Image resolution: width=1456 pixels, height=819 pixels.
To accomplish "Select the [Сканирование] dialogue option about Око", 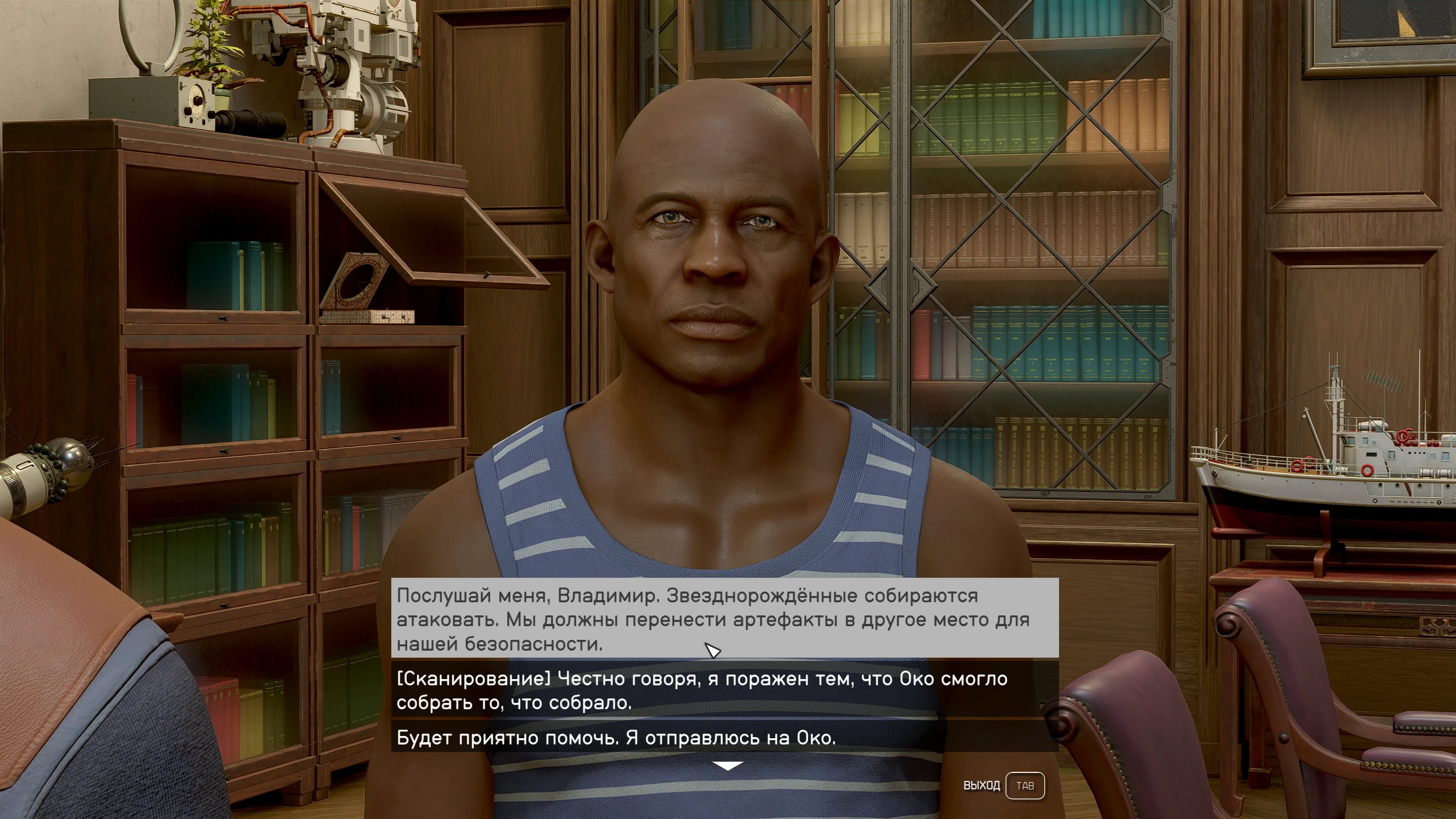I will point(724,690).
